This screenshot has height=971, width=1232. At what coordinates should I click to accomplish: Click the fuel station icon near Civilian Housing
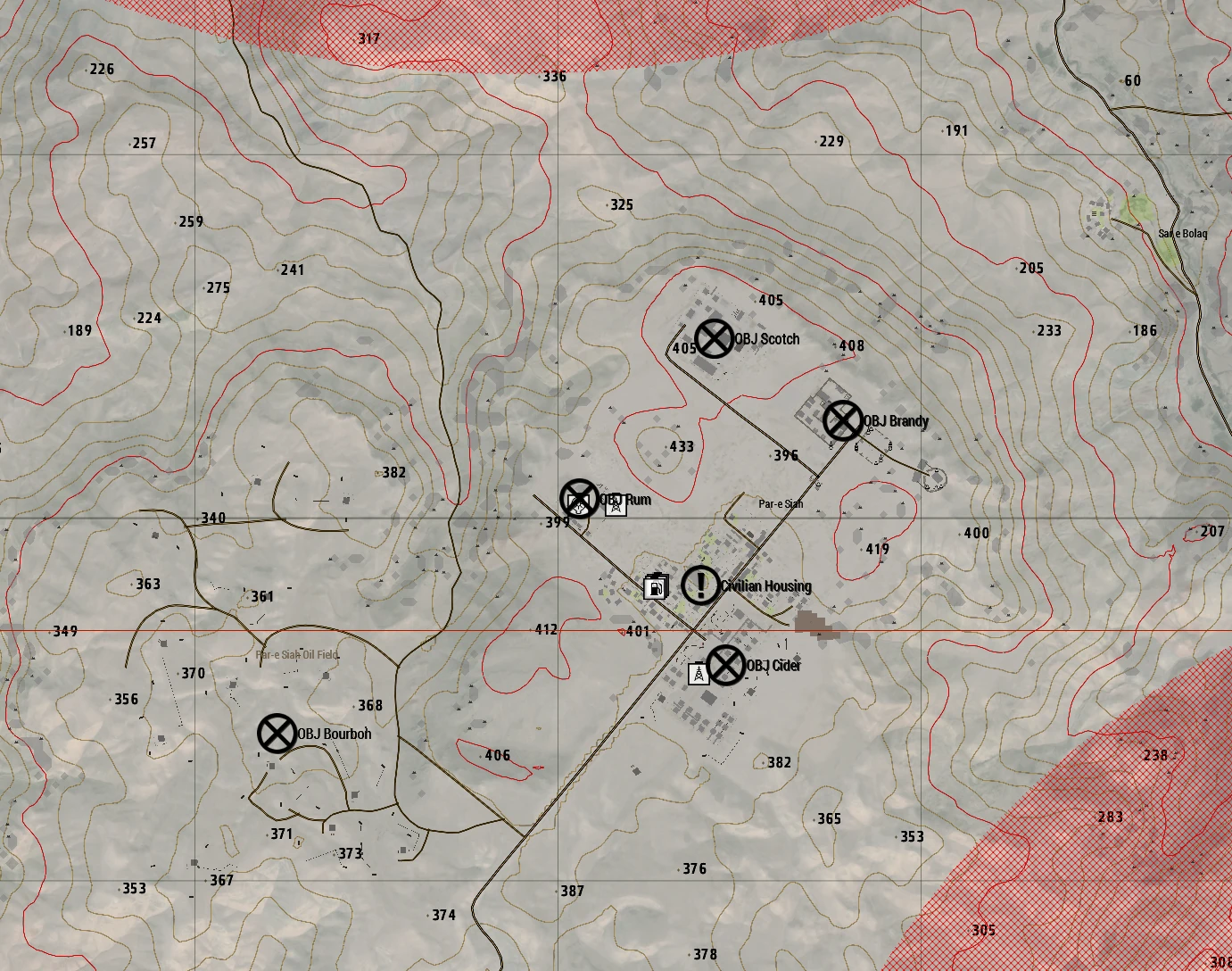pos(656,587)
